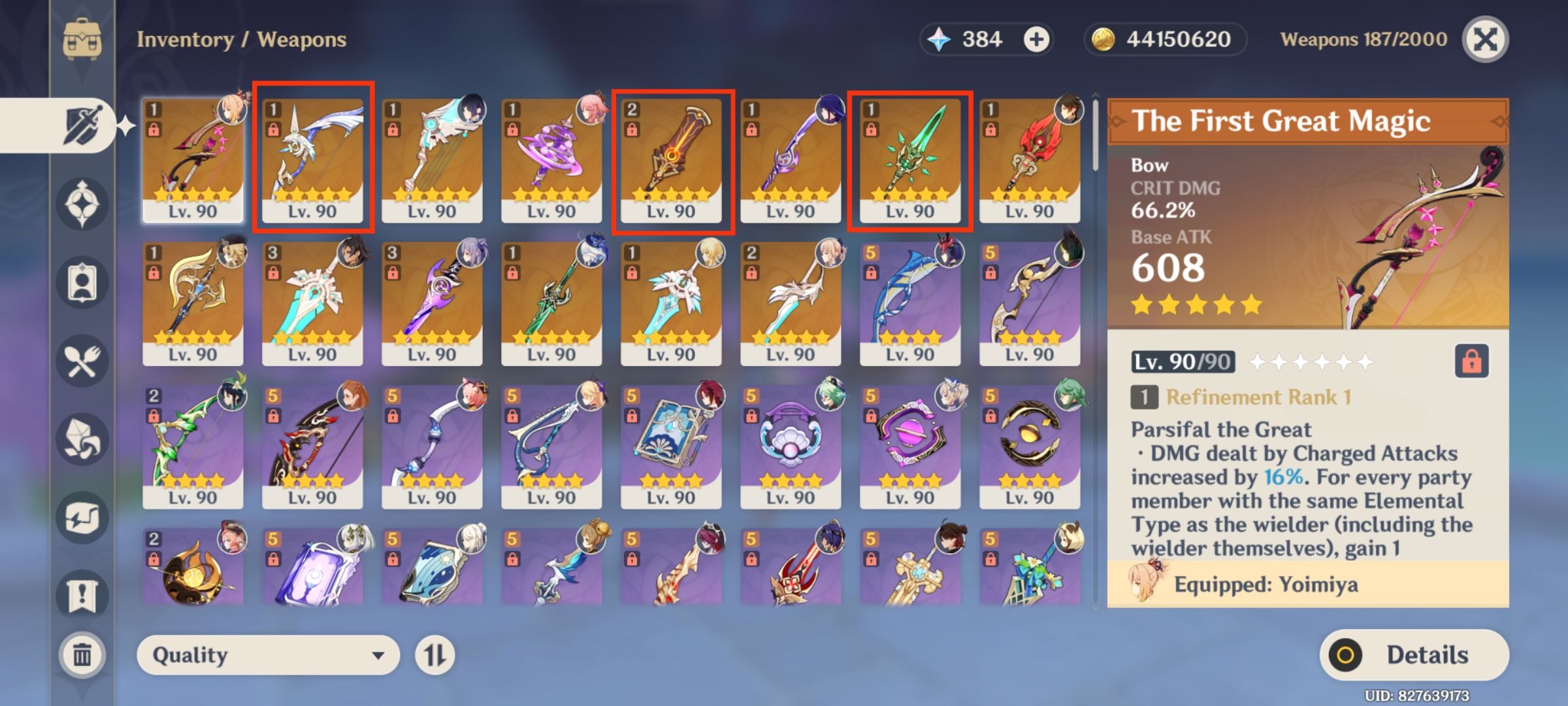Click the Mora coin icon
The height and width of the screenshot is (706, 1568).
(x=1103, y=39)
